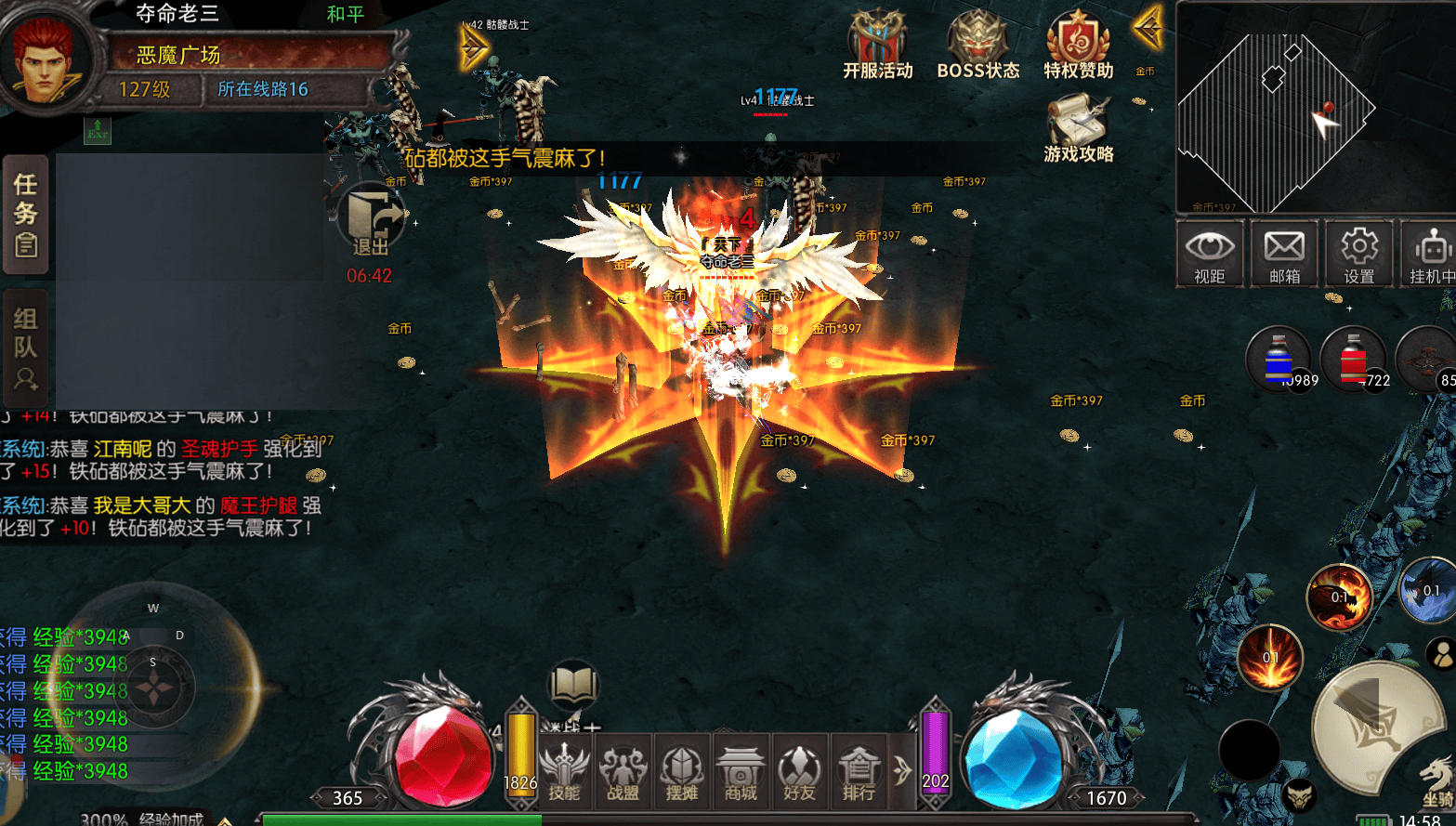Open the 排行 rankings menu

pos(859,772)
